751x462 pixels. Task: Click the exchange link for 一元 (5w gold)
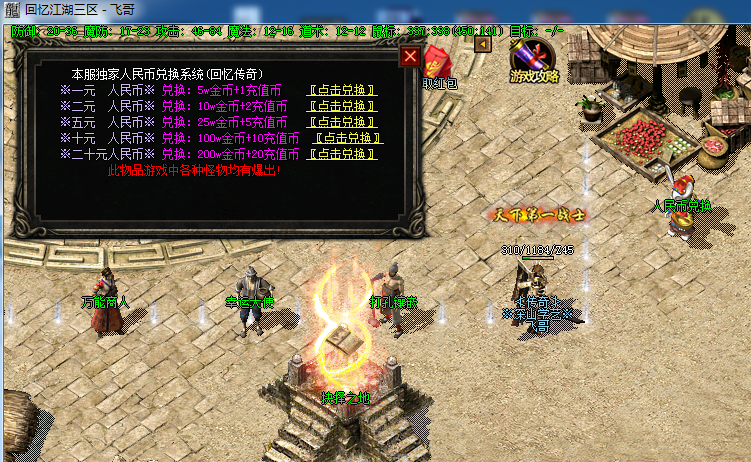[x=342, y=90]
